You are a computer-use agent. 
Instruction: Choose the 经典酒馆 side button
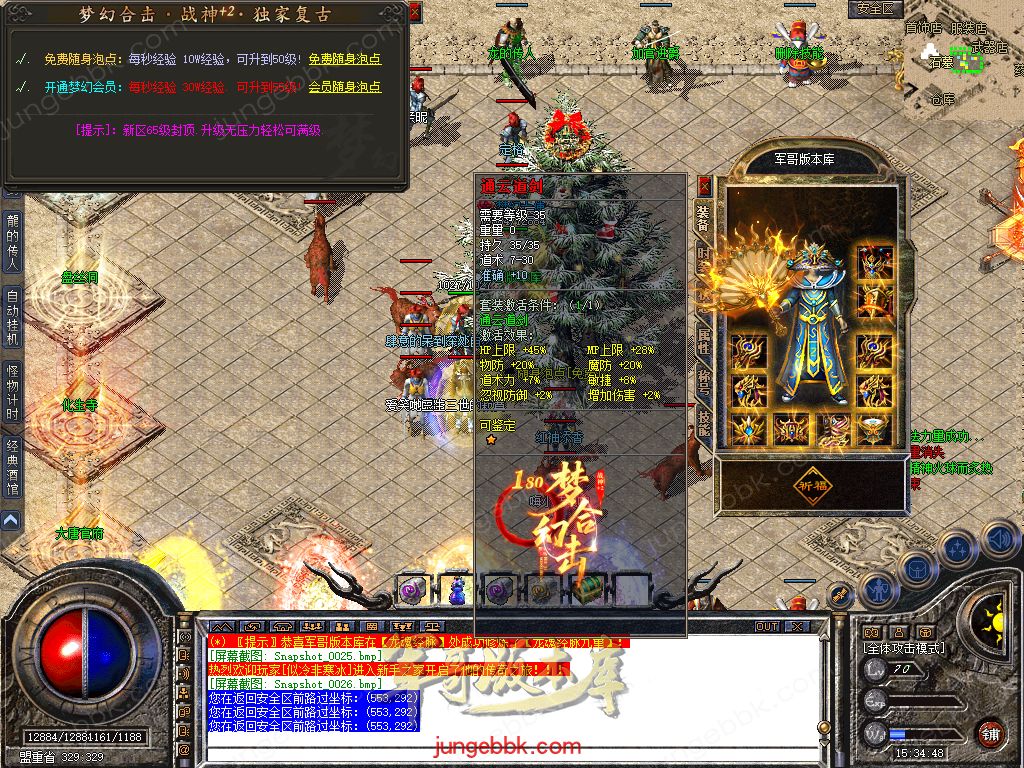[13, 467]
